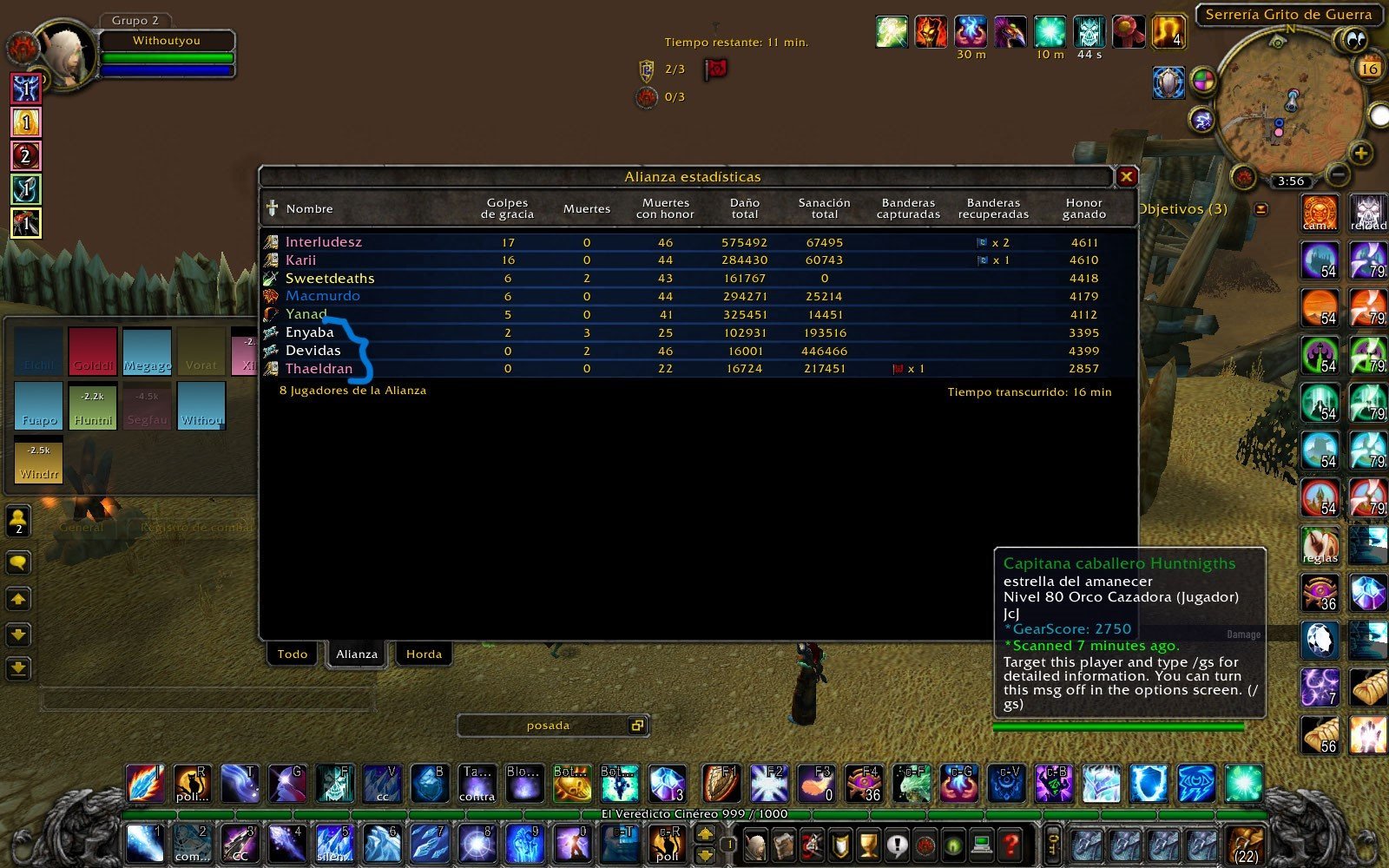Collapse the Objetivos tracker
Viewport: 1389px width, 868px height.
(1261, 209)
